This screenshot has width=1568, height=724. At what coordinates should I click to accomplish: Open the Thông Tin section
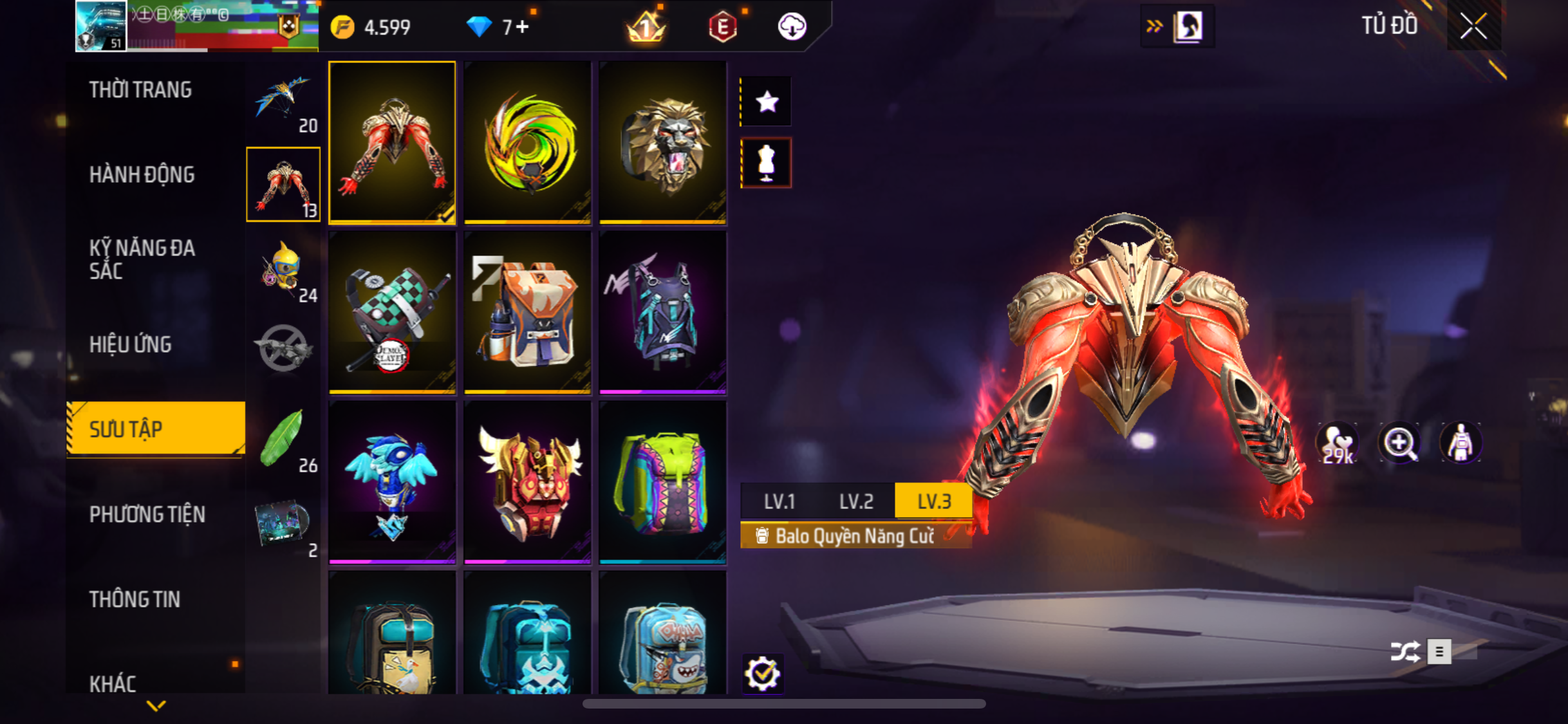click(135, 600)
